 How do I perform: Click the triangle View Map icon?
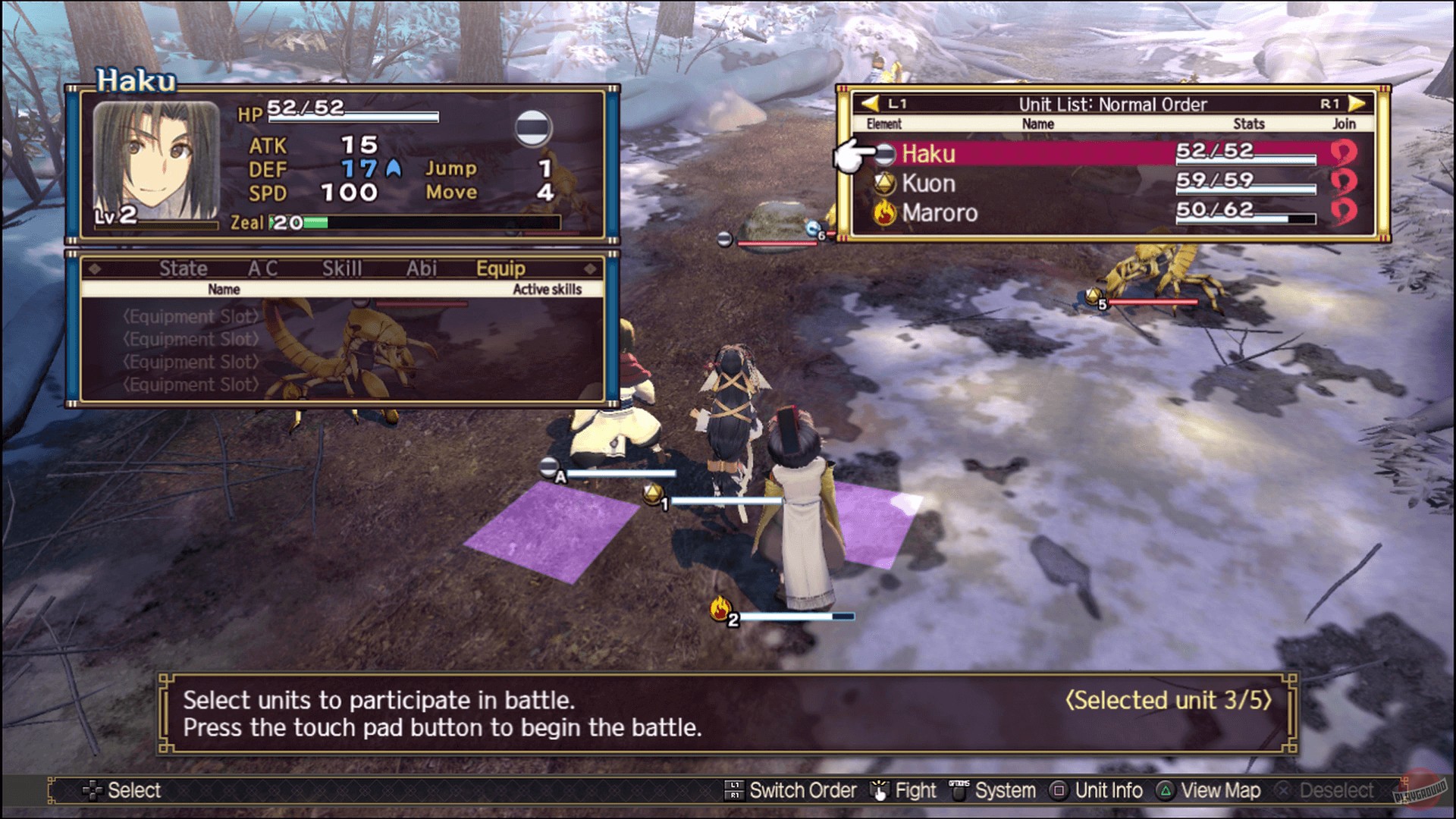(x=1165, y=790)
